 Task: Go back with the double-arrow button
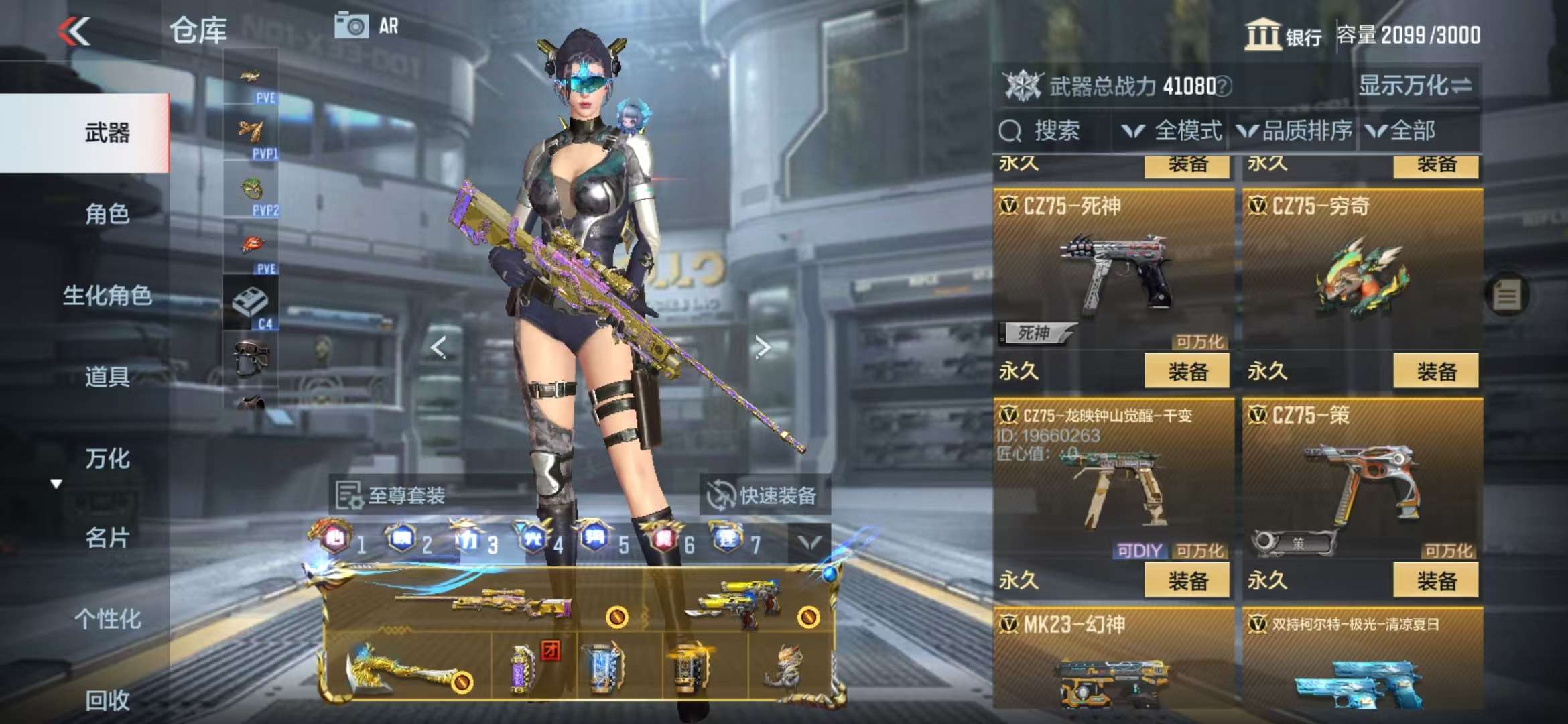(x=74, y=31)
